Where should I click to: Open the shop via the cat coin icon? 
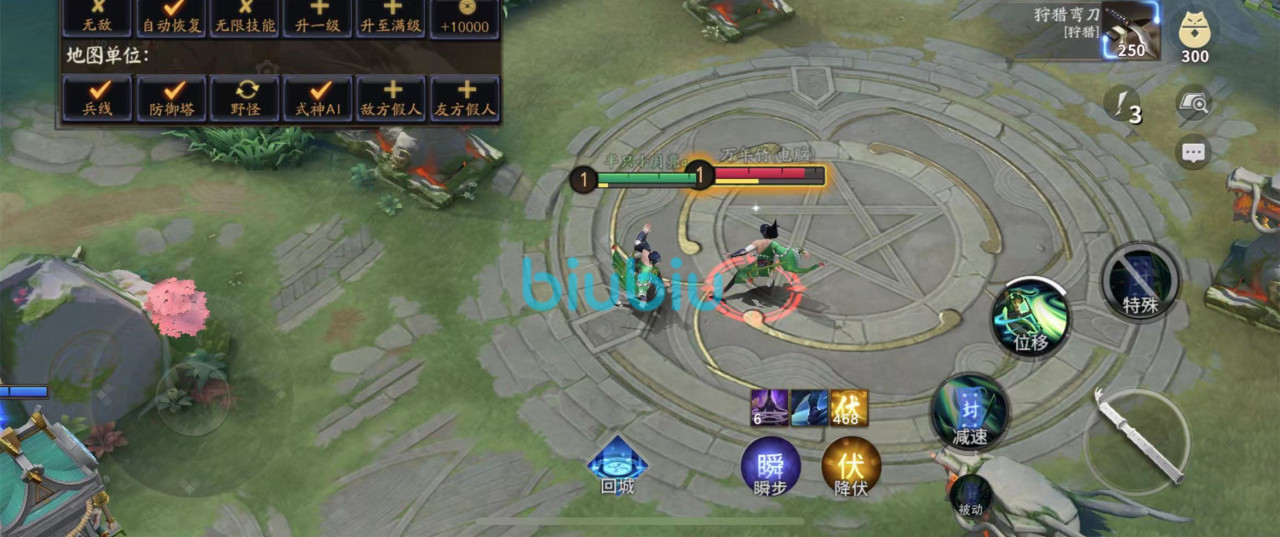point(1194,34)
